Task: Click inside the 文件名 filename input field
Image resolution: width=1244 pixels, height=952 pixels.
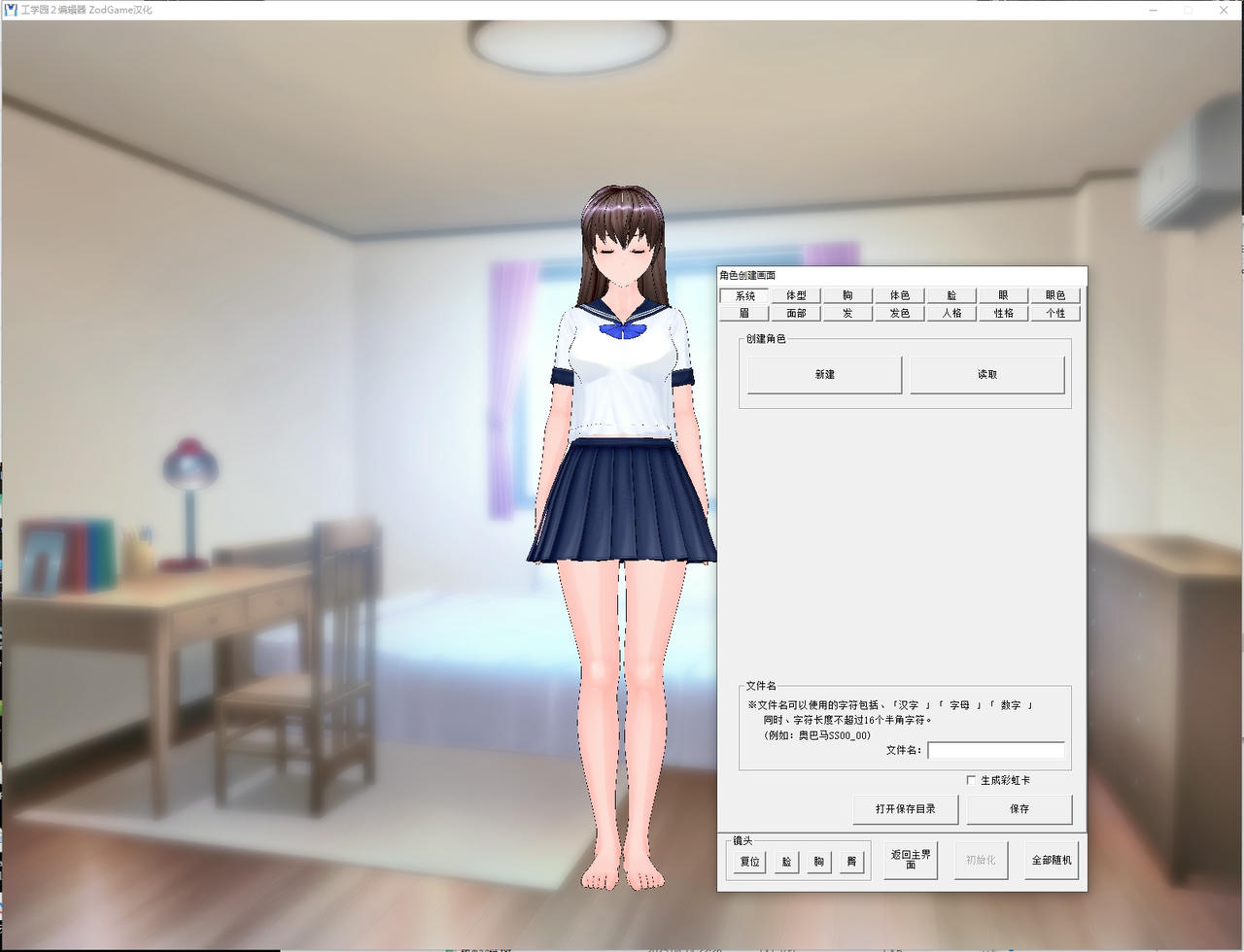Action: point(995,750)
